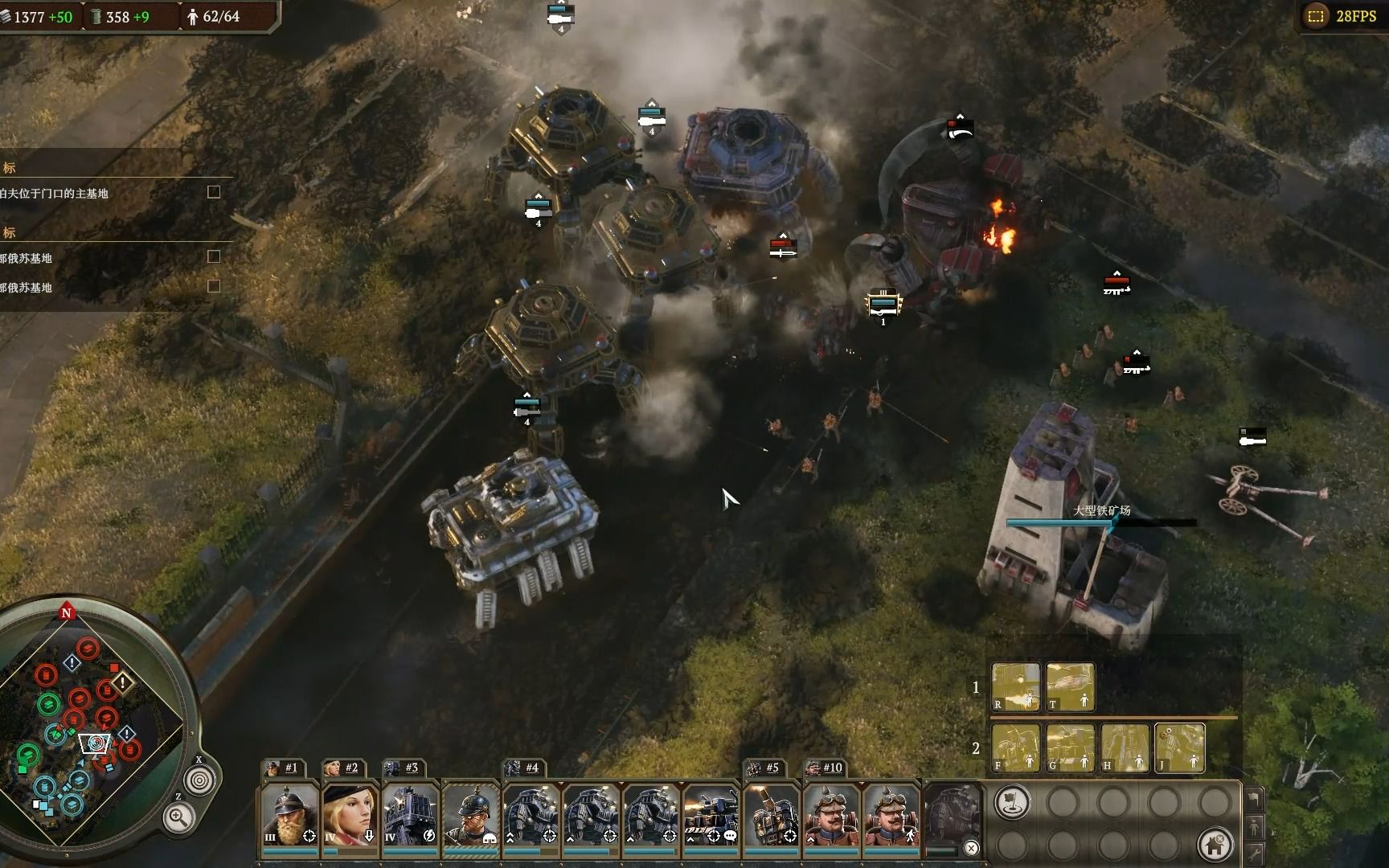This screenshot has width=1389, height=868.
Task: Build the gear-marked mech with hotkey J
Action: [1179, 747]
